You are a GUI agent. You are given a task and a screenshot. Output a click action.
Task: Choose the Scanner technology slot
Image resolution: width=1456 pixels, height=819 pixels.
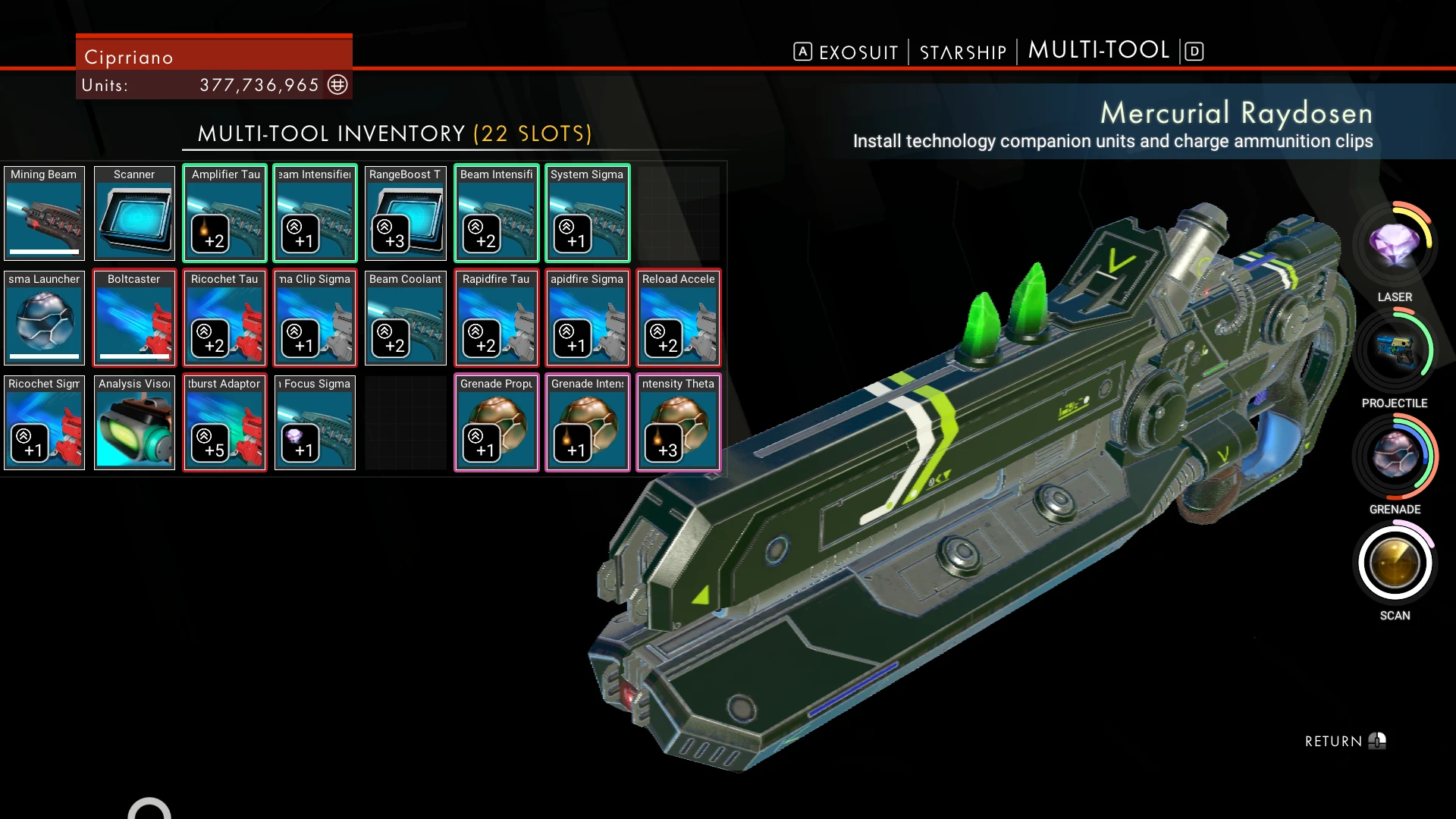coord(134,213)
